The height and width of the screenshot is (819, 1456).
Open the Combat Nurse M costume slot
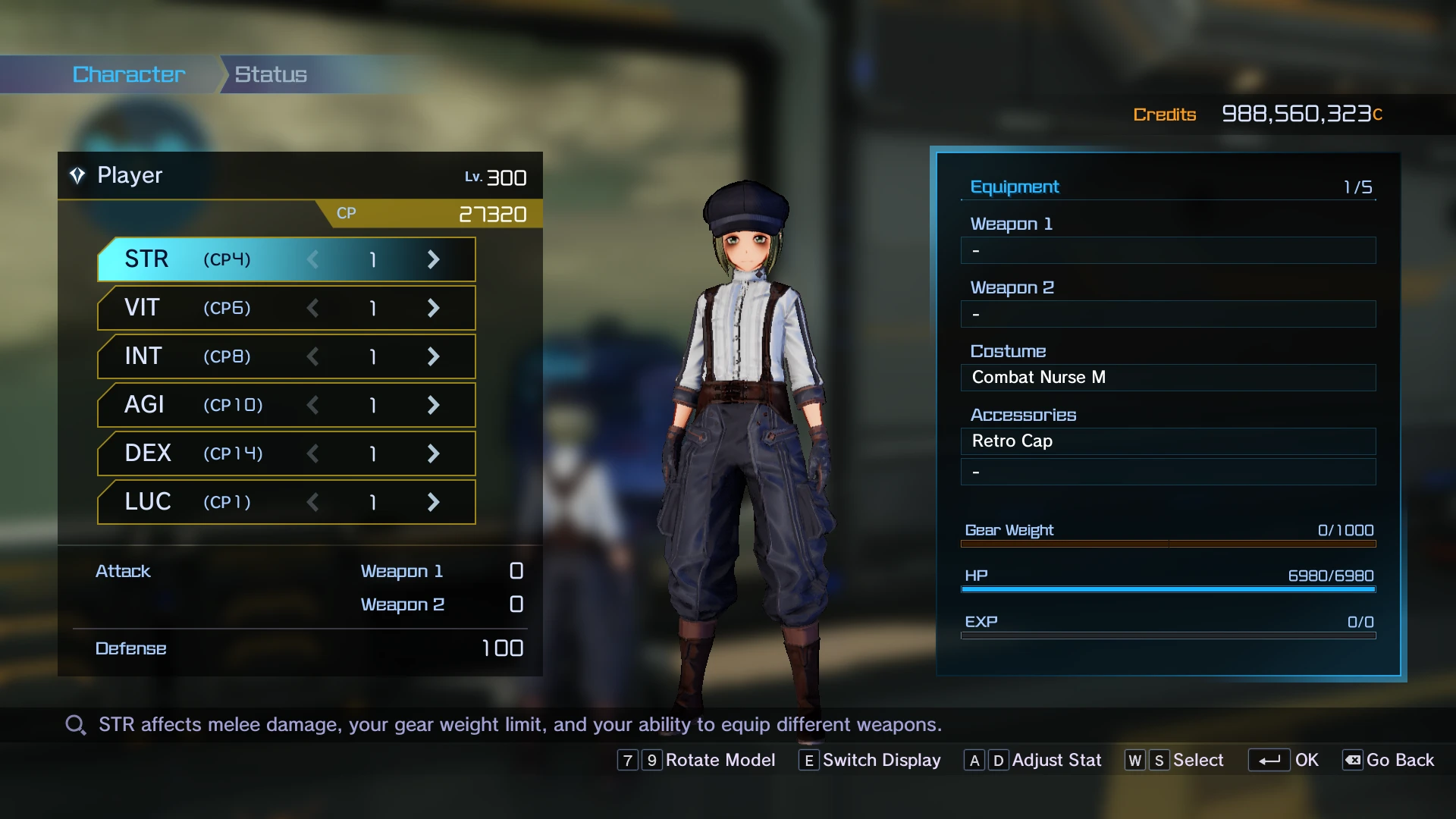pyautogui.click(x=1168, y=377)
